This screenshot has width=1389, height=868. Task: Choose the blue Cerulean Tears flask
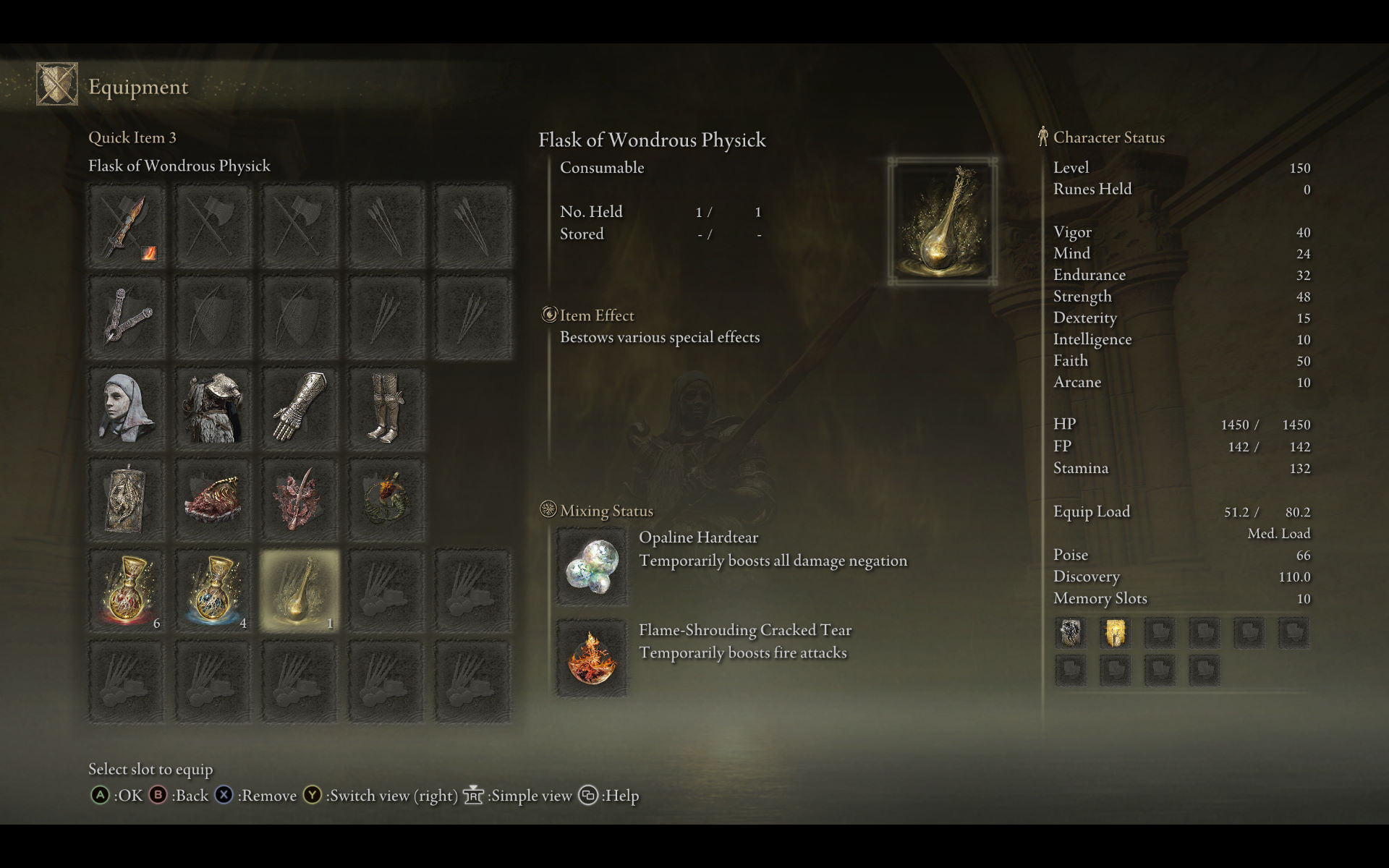(x=213, y=590)
